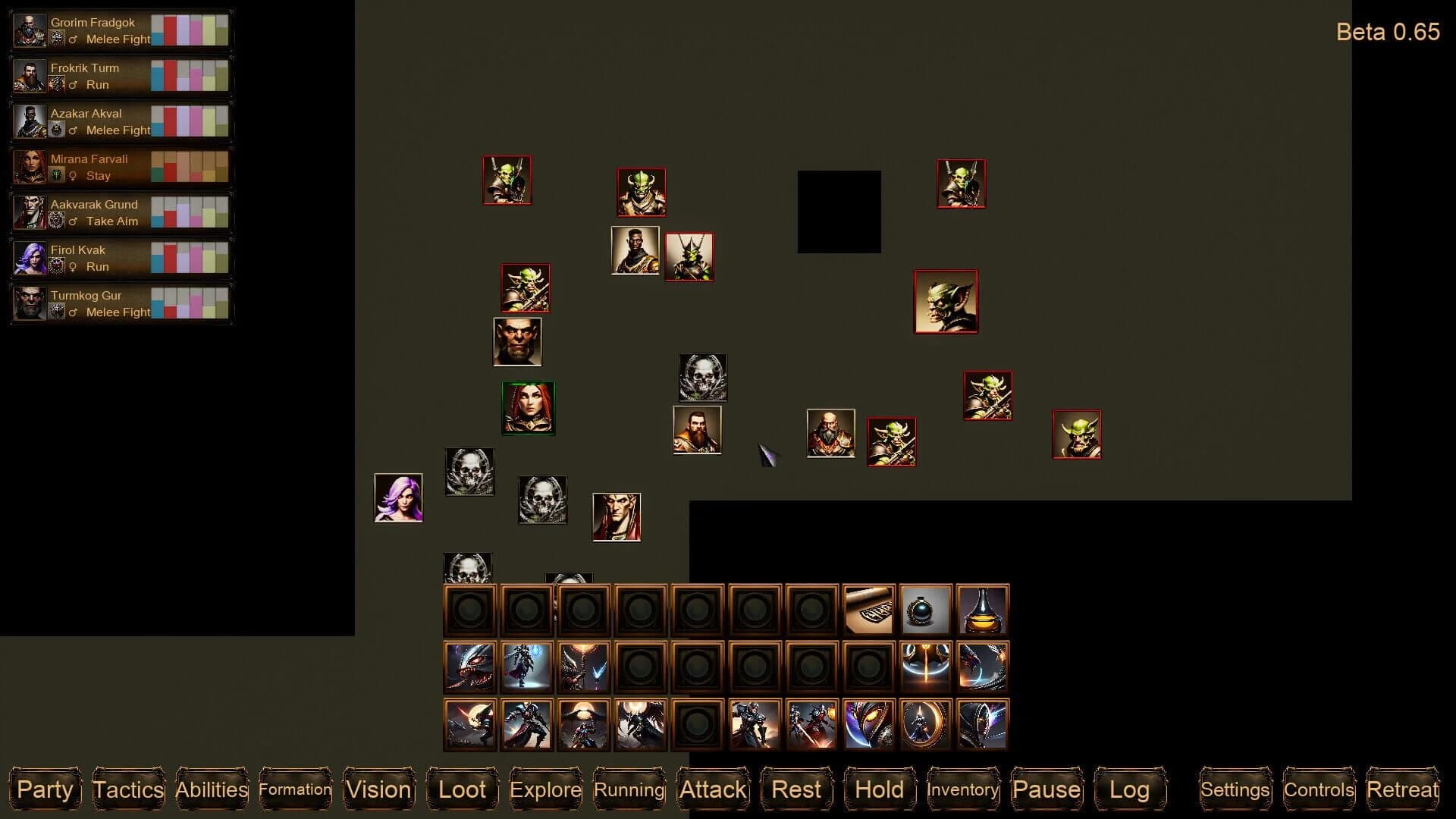
Task: Select the red-haired woman on the battlefield
Action: click(529, 408)
